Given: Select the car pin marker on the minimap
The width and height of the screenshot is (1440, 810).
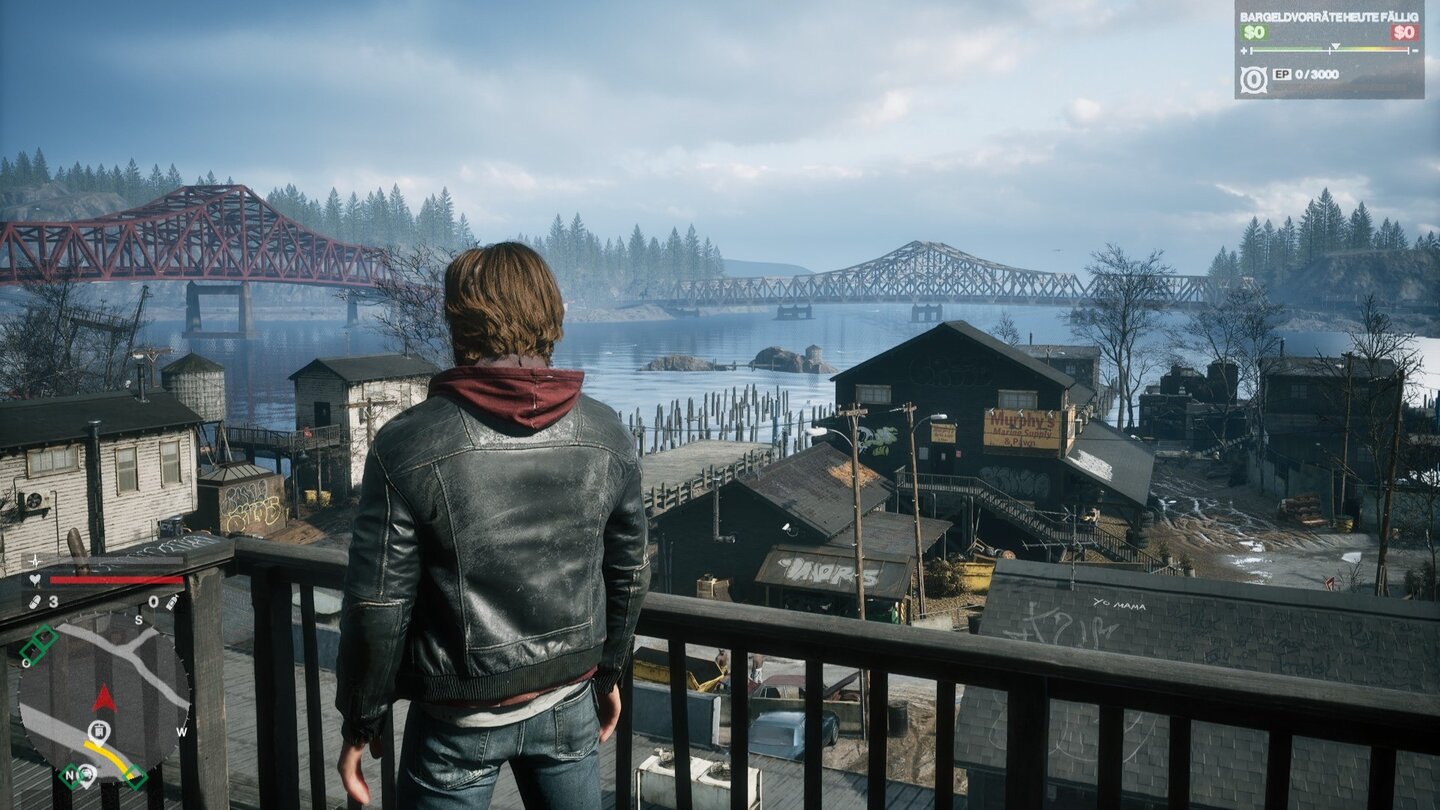Looking at the screenshot, I should 87,771.
